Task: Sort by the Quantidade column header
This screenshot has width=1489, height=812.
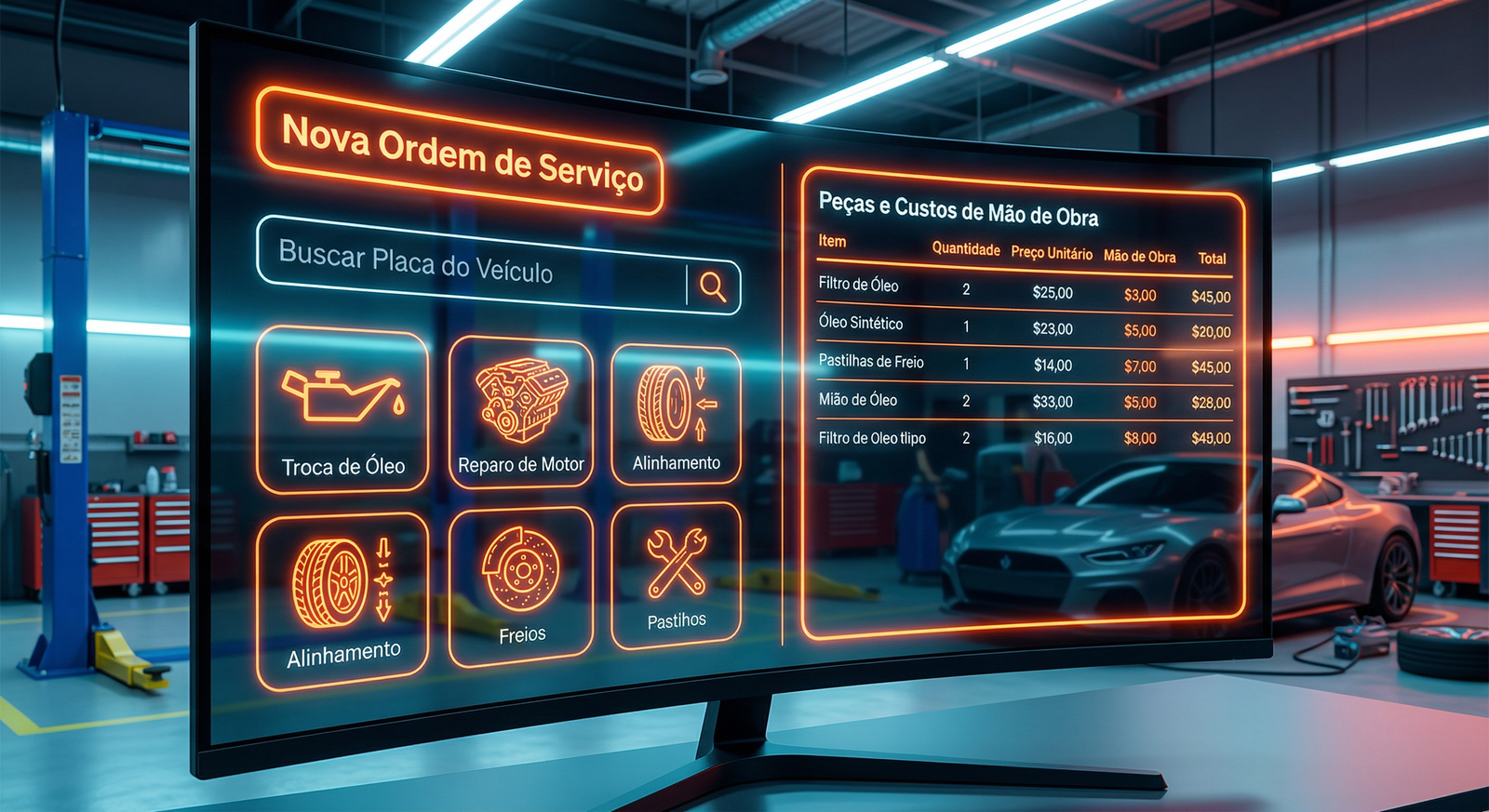Action: (x=966, y=249)
